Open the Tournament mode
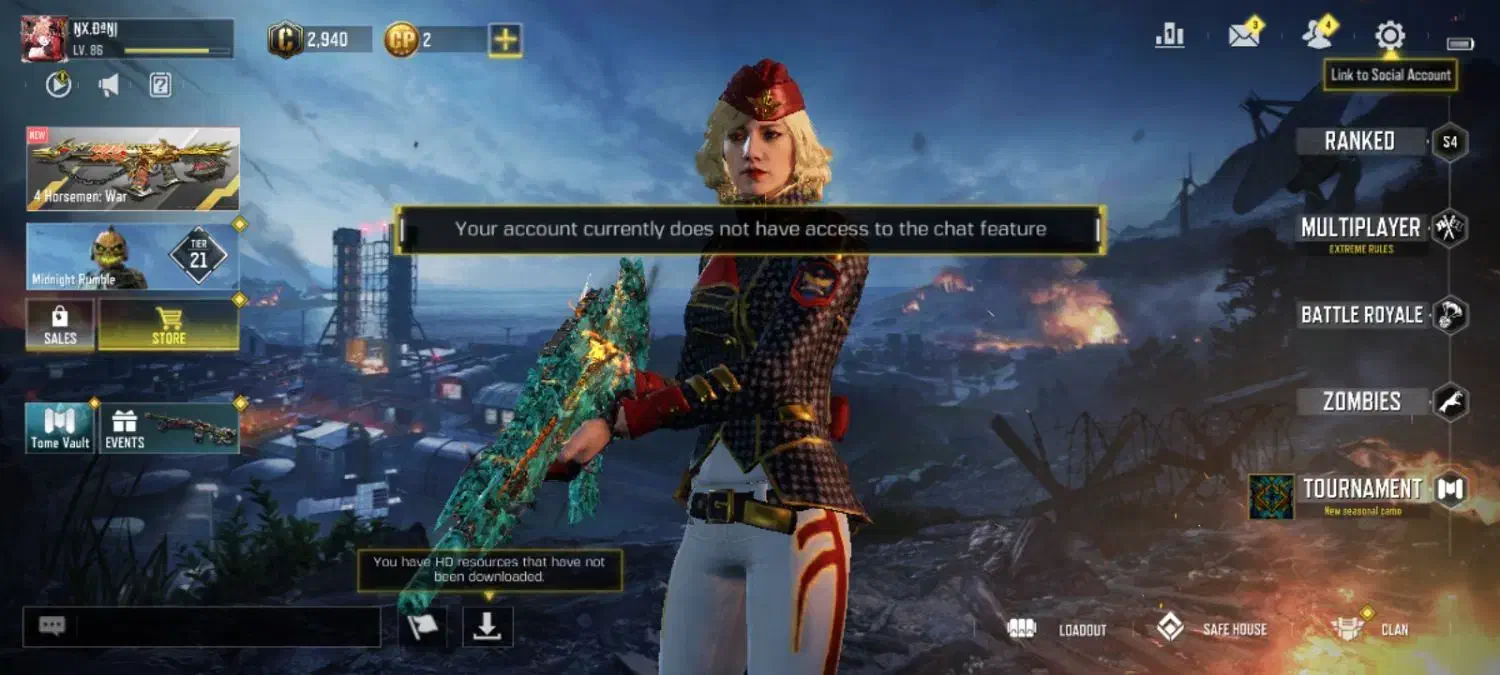 point(1361,489)
